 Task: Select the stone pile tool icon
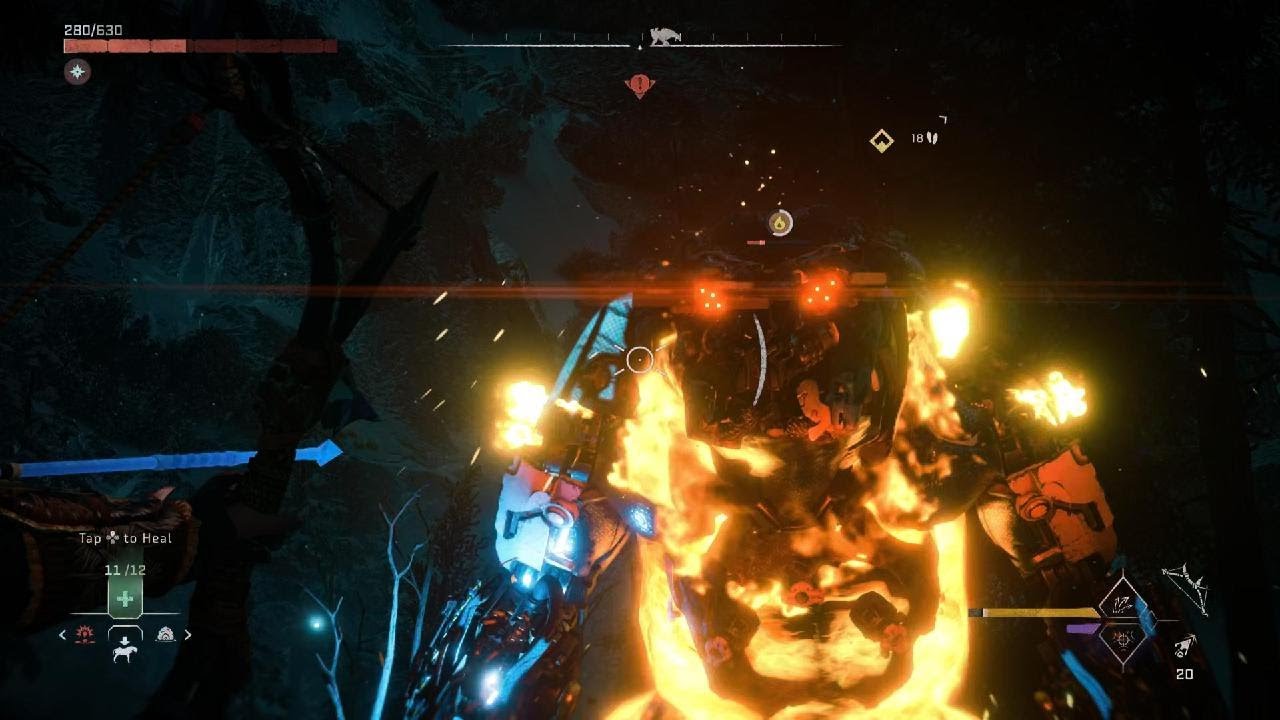(x=165, y=634)
